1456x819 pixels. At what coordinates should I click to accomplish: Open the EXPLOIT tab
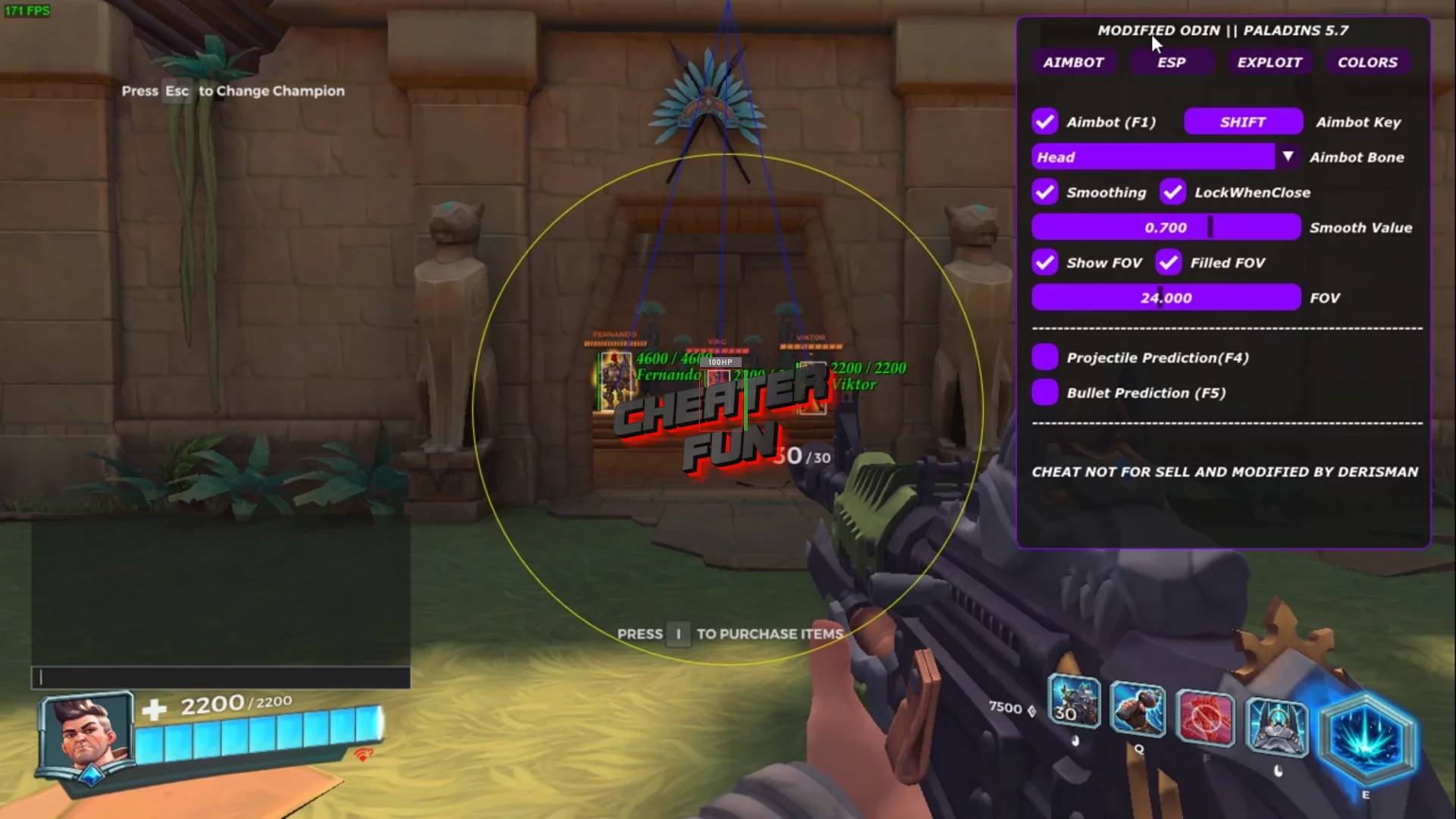pos(1269,62)
